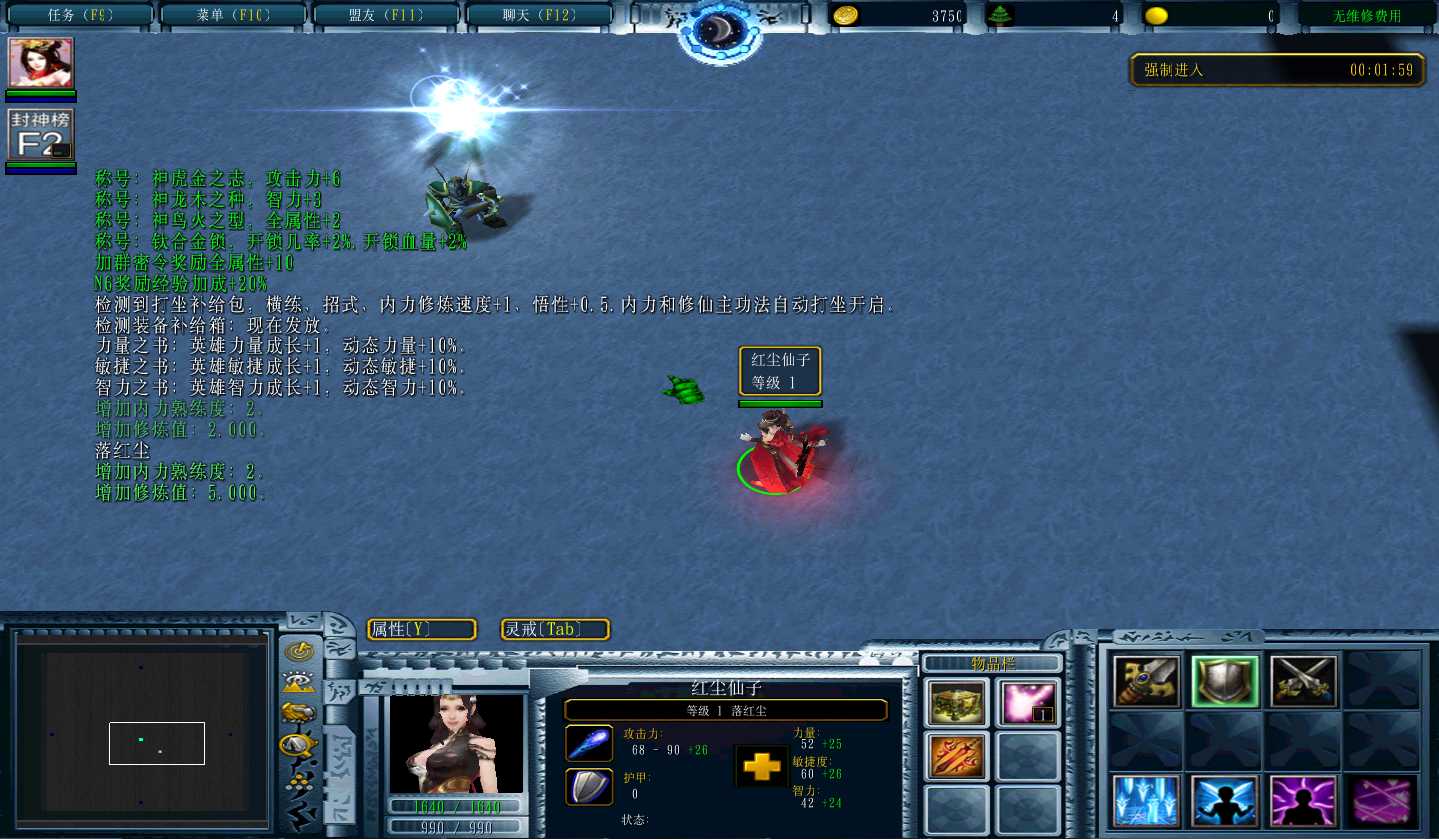Open the 菜单 (F10) main menu
This screenshot has width=1439, height=839.
click(233, 15)
